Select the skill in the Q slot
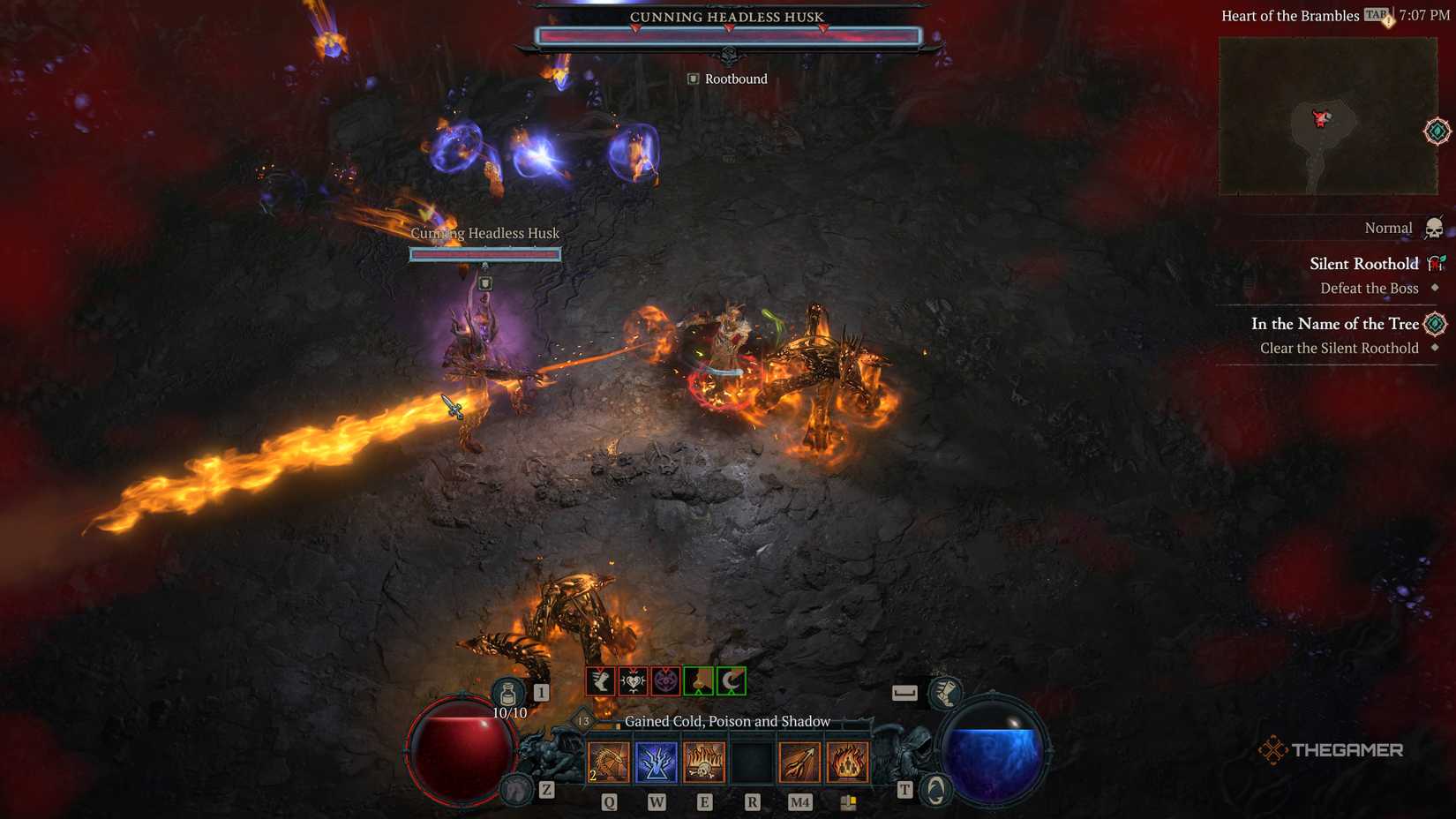This screenshot has width=1456, height=819. point(609,763)
